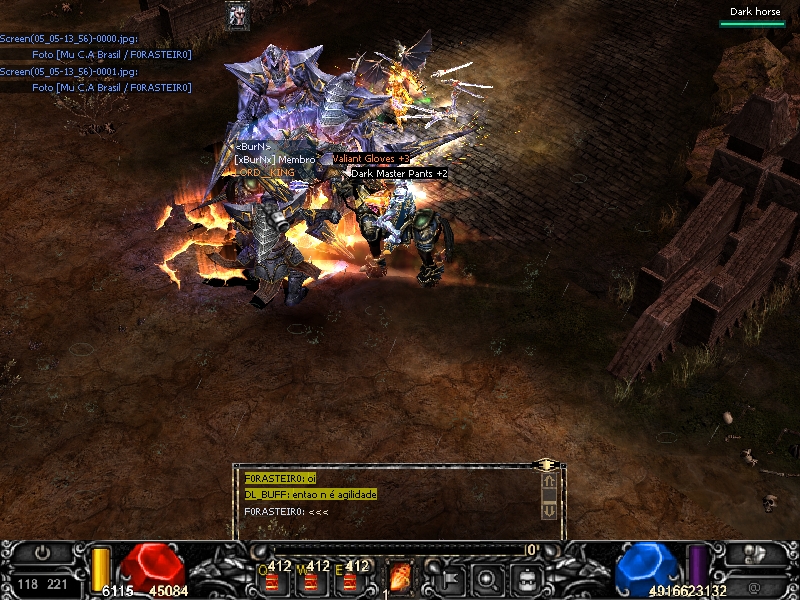Click the chat scroll down arrow
Image resolution: width=800 pixels, height=600 pixels.
[548, 510]
